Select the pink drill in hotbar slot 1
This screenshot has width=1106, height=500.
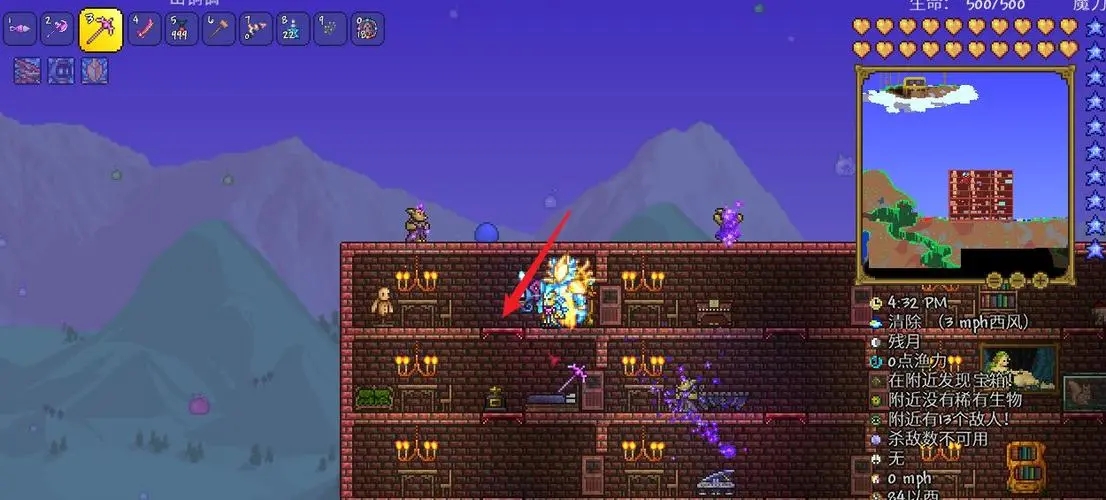click(x=20, y=29)
